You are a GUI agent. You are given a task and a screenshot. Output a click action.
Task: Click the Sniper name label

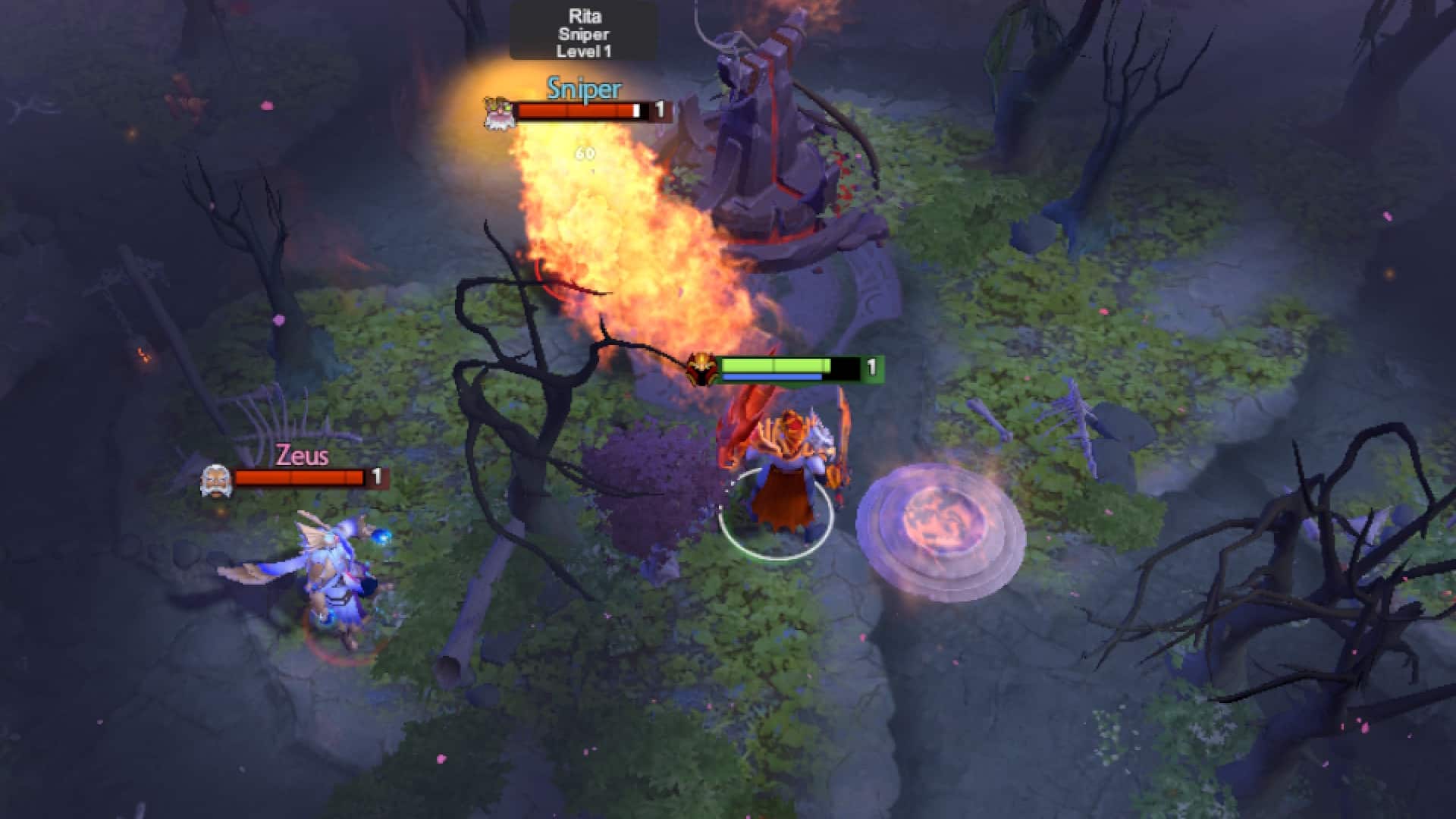point(582,89)
